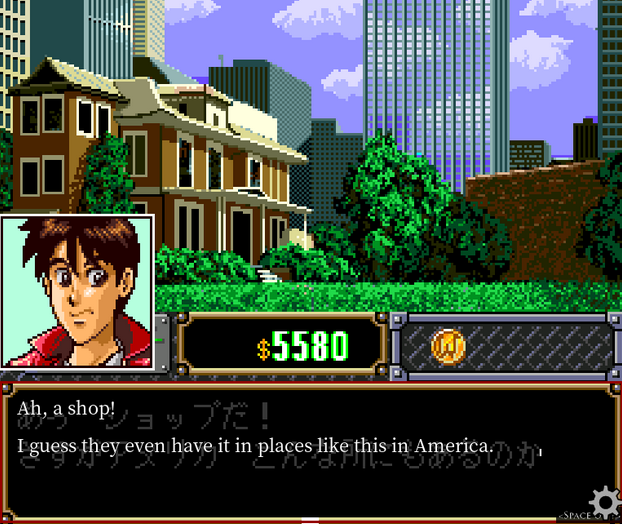This screenshot has width=622, height=524.
Task: Advance the dialogue text box
Action: pyautogui.click(x=310, y=450)
